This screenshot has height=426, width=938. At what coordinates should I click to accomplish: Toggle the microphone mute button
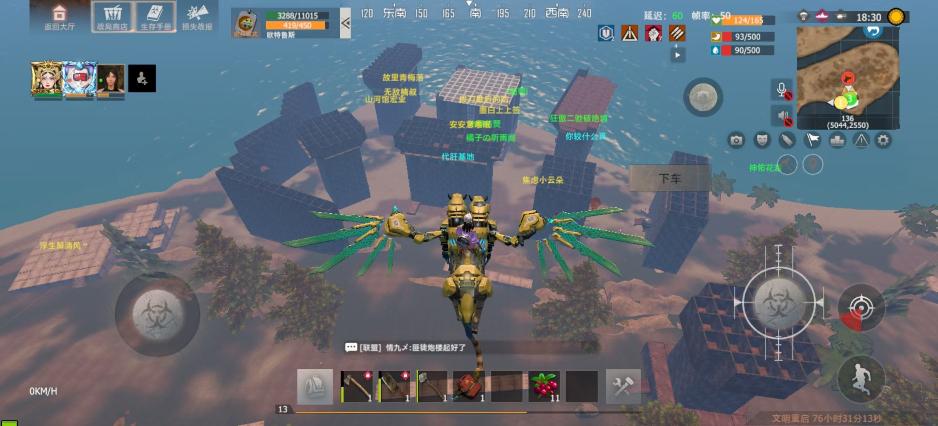[784, 91]
